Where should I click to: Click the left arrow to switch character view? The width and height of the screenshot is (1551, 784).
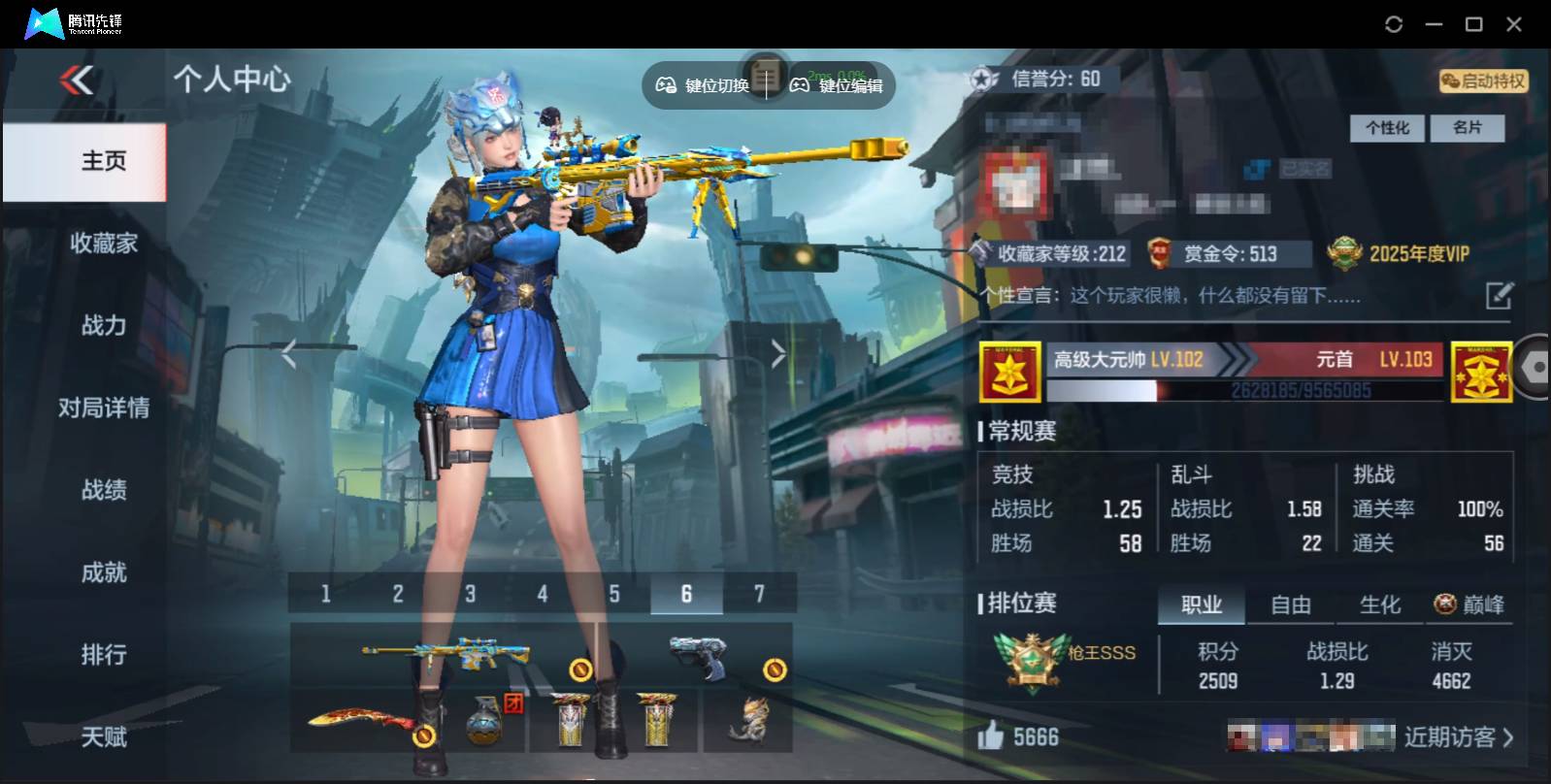pos(288,352)
